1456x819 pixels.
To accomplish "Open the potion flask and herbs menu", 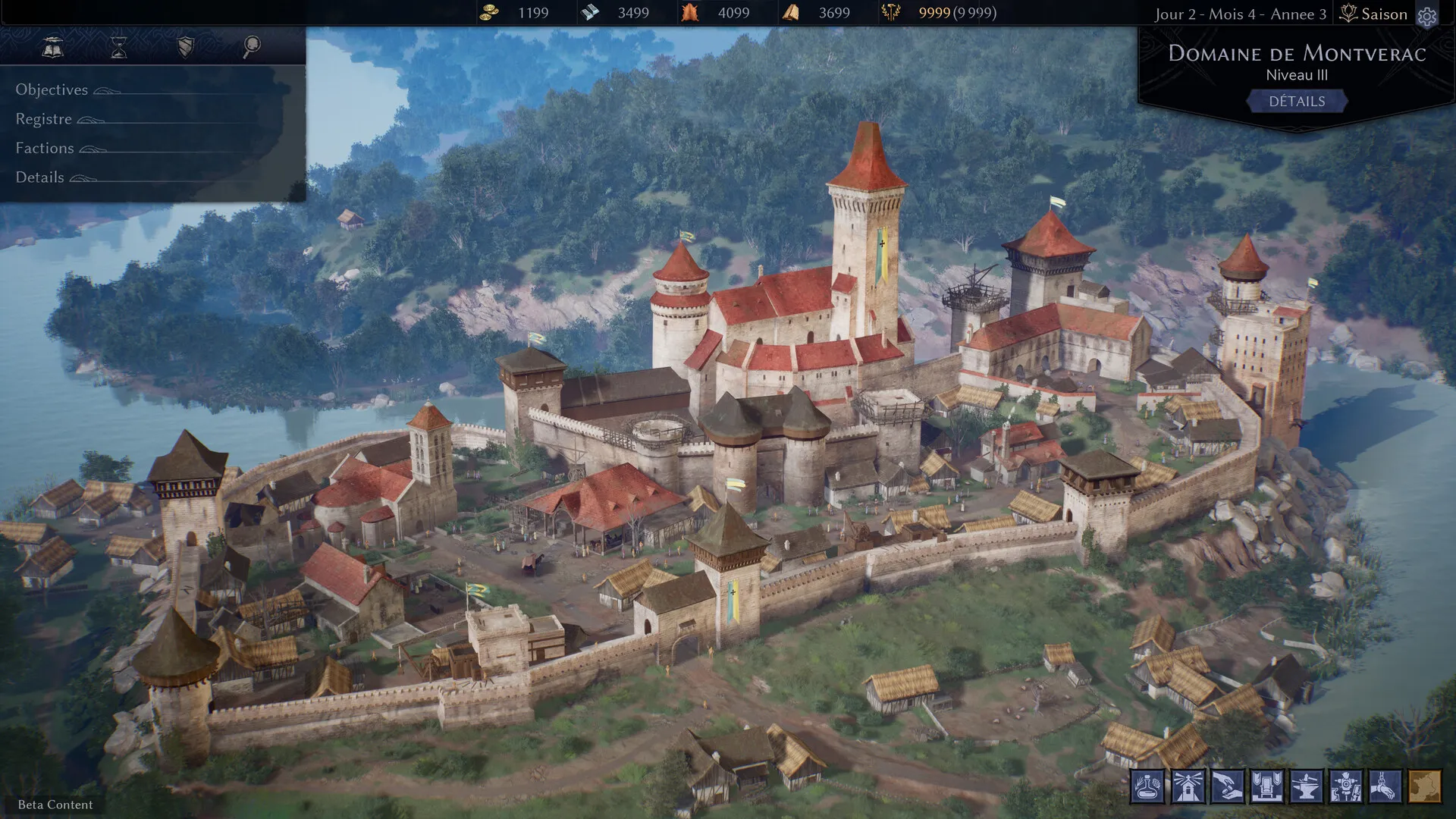I will point(1148,786).
